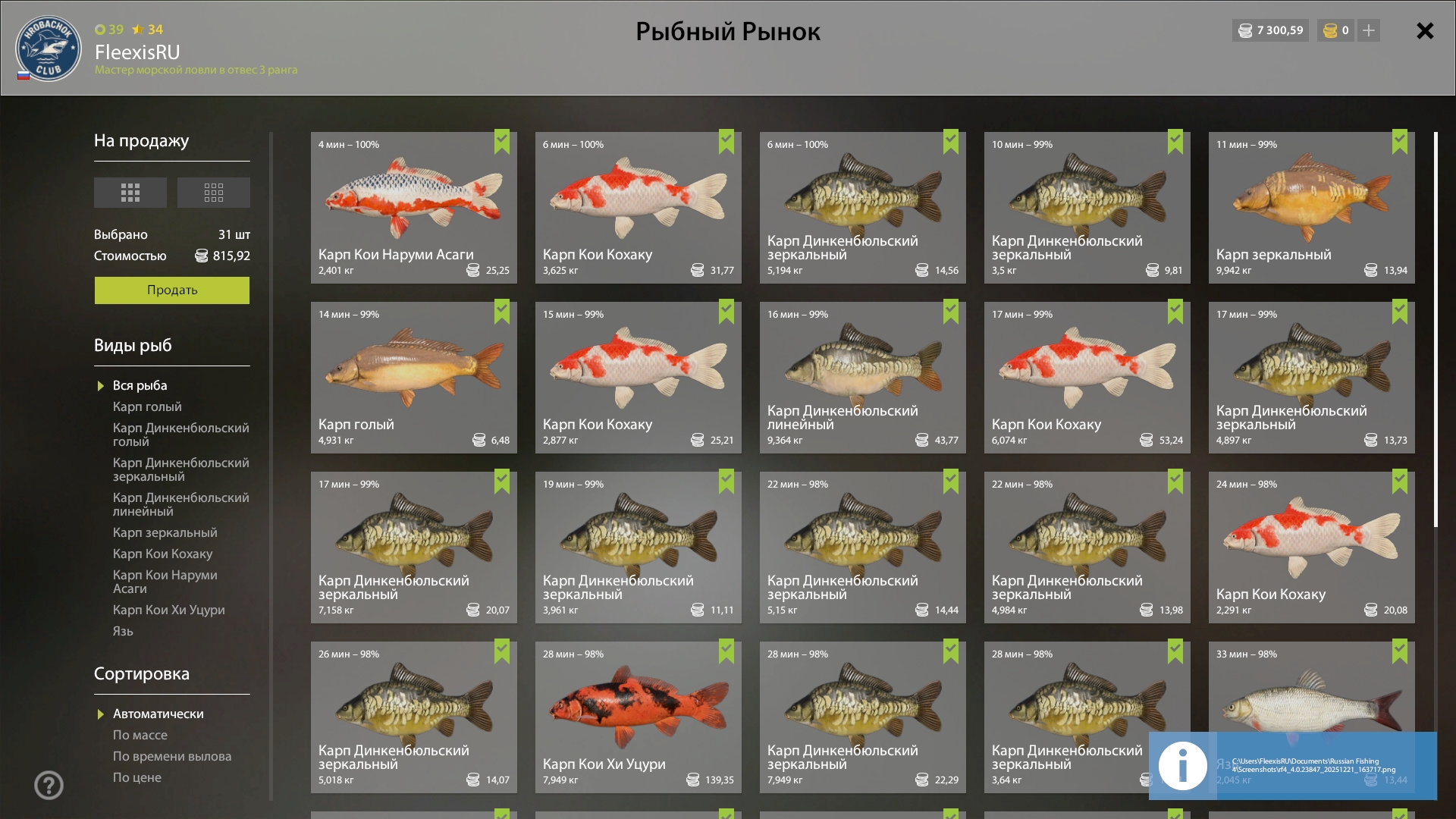Add gold coins with the plus button
1456x819 pixels.
coord(1369,31)
